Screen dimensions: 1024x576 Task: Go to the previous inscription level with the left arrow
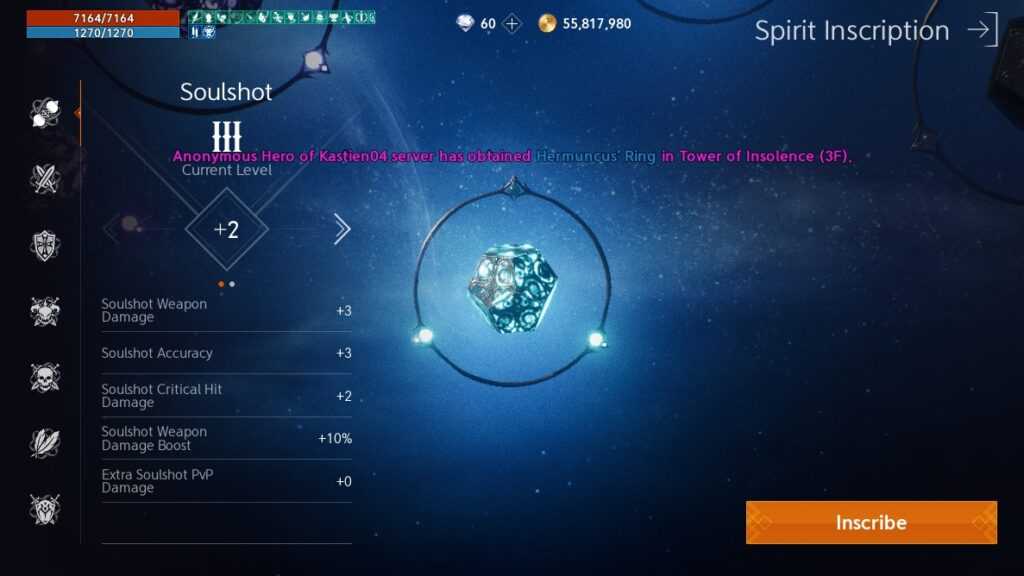click(112, 229)
